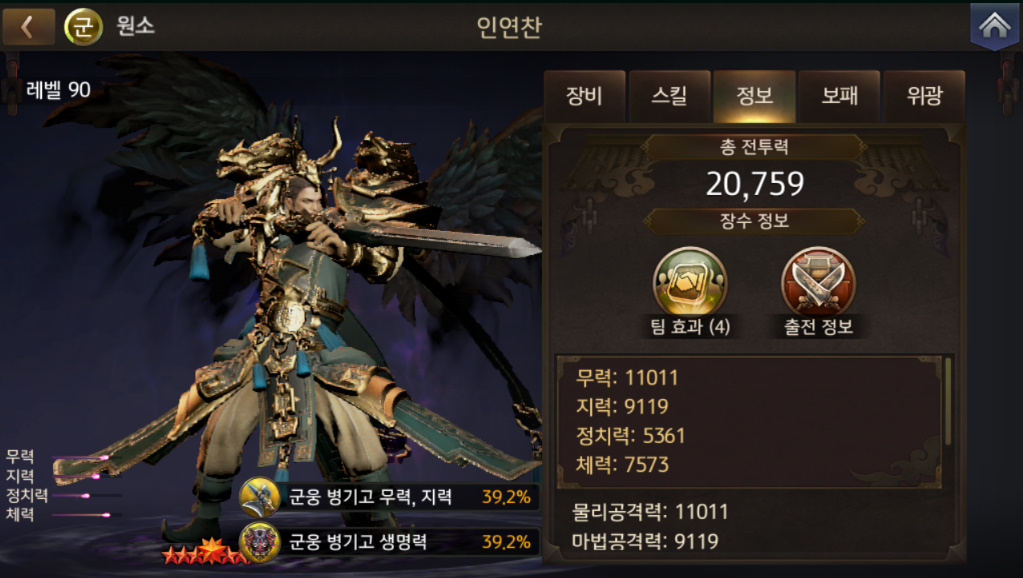The image size is (1023, 578).
Task: Switch to the 보패 tab
Action: (839, 97)
